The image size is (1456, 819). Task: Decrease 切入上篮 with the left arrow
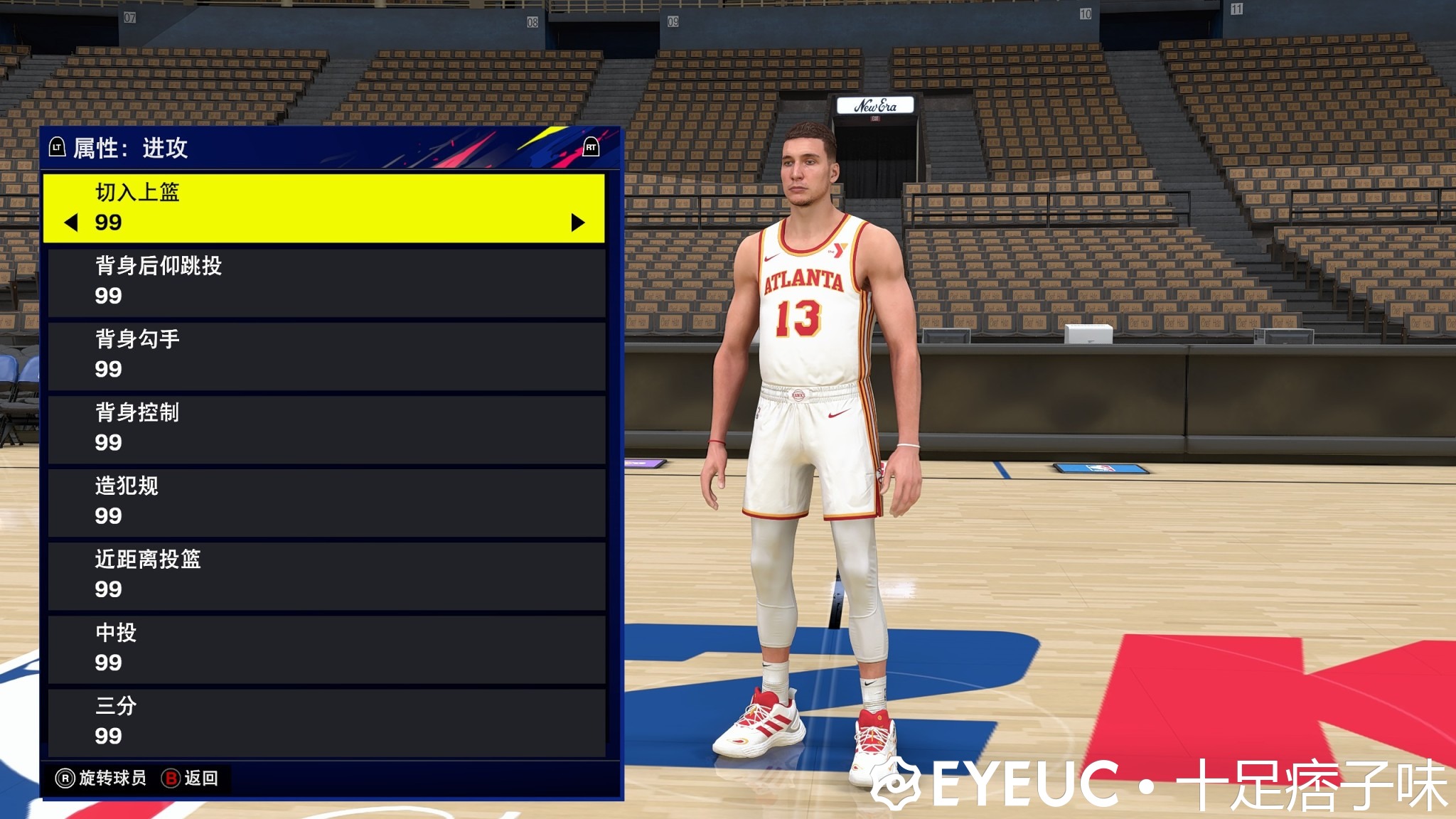coord(71,223)
